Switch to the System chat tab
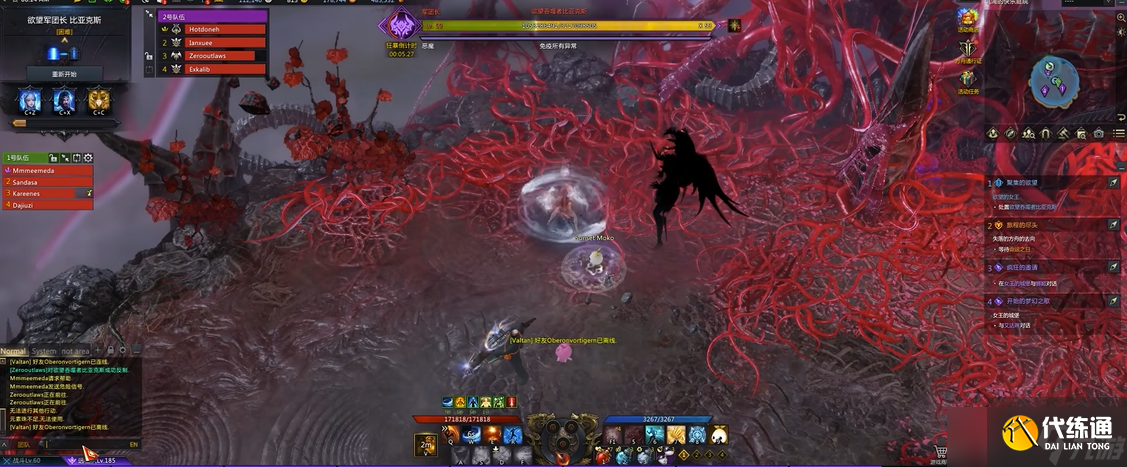Viewport: 1127px width, 467px height. click(x=45, y=351)
